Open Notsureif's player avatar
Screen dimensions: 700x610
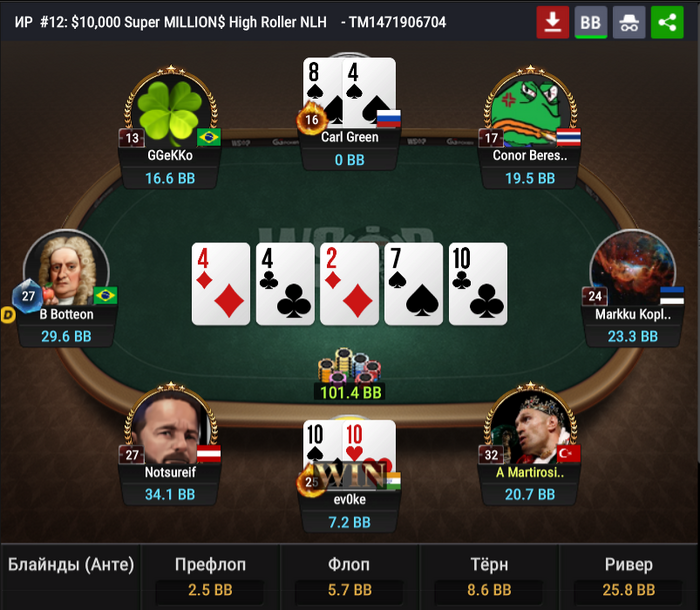[170, 428]
